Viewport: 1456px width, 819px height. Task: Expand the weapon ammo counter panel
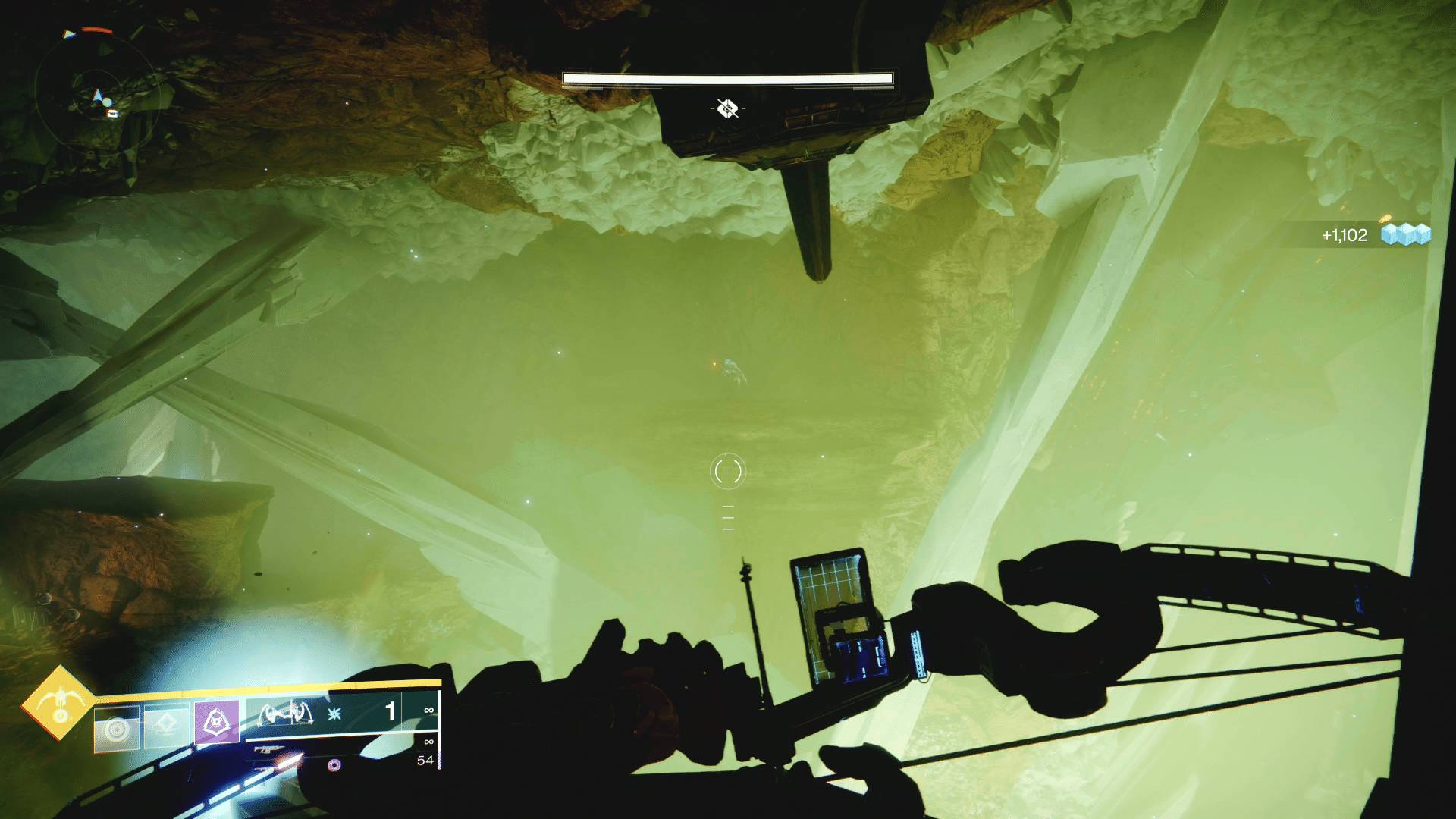click(391, 711)
